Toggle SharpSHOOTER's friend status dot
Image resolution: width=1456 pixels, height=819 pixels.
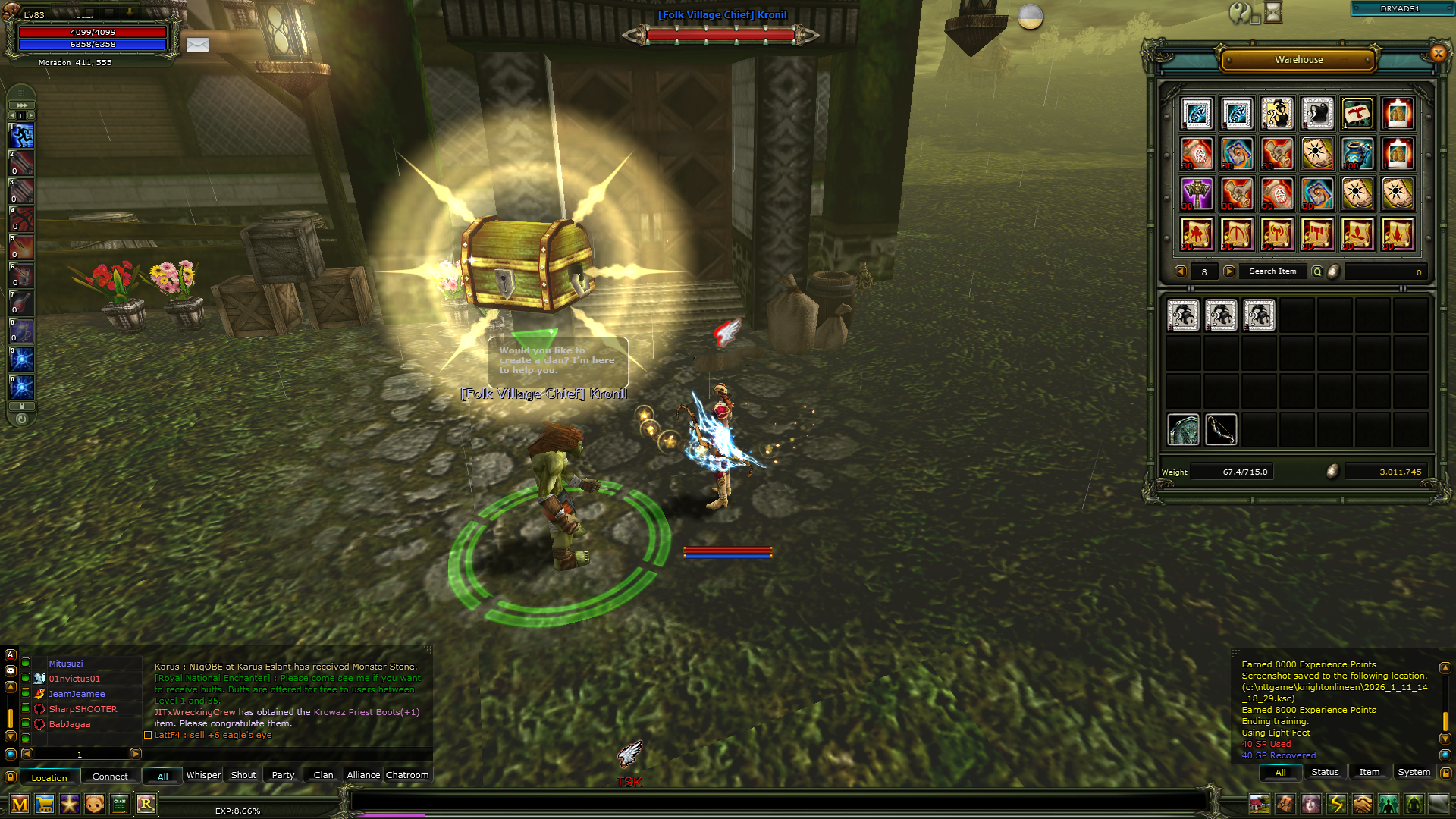point(25,710)
